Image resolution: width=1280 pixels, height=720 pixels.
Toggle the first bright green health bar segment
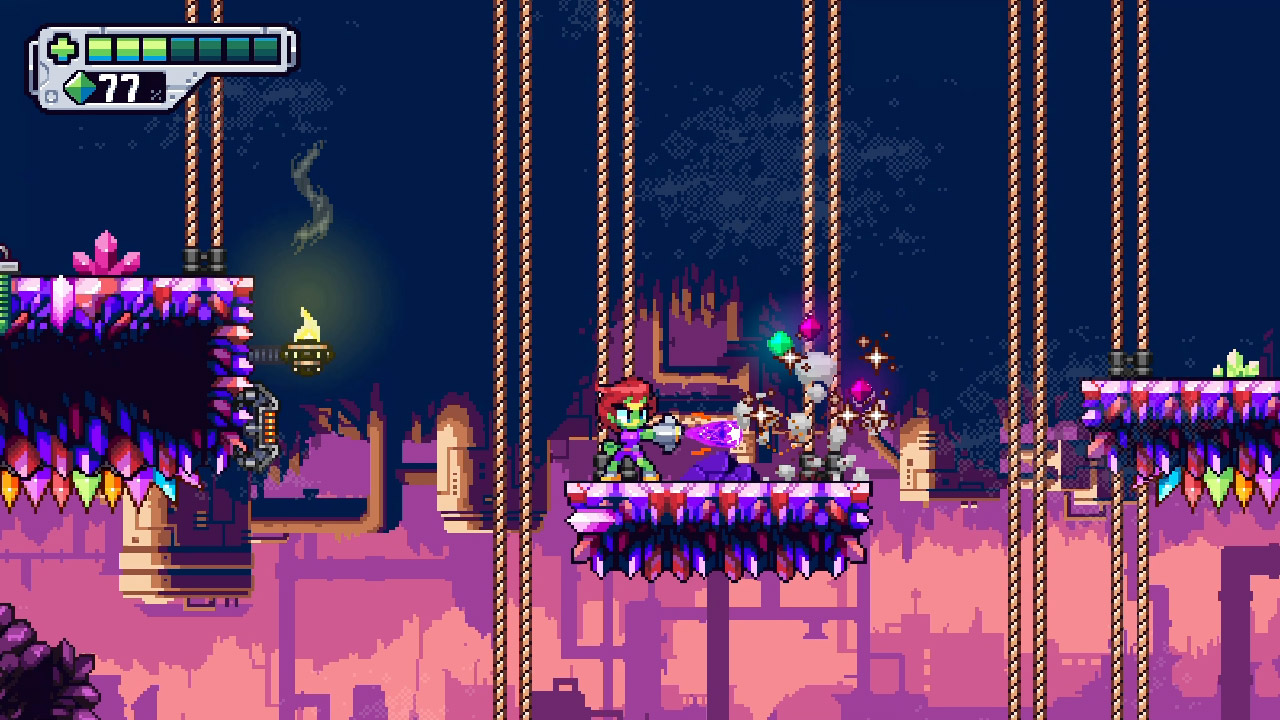pyautogui.click(x=98, y=47)
